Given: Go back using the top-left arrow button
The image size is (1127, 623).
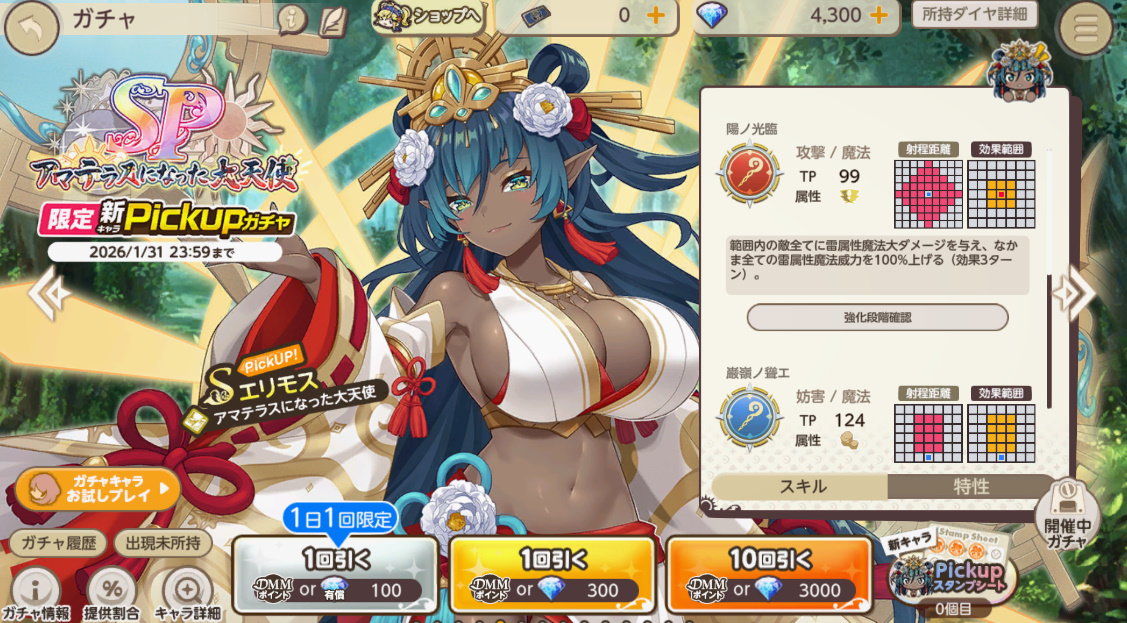Looking at the screenshot, I should coord(31,27).
